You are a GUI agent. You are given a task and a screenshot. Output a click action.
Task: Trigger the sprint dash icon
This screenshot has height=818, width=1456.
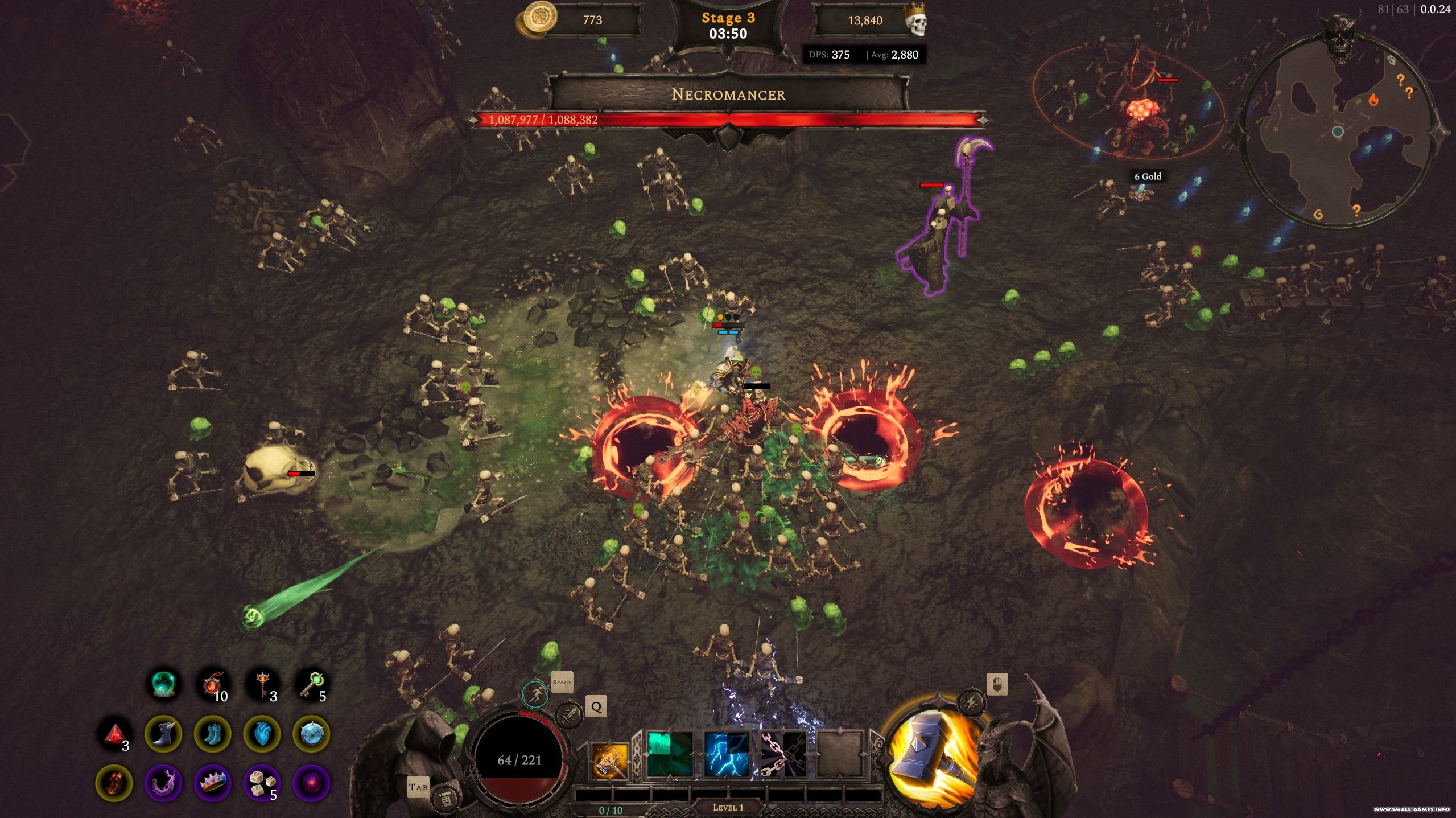535,694
